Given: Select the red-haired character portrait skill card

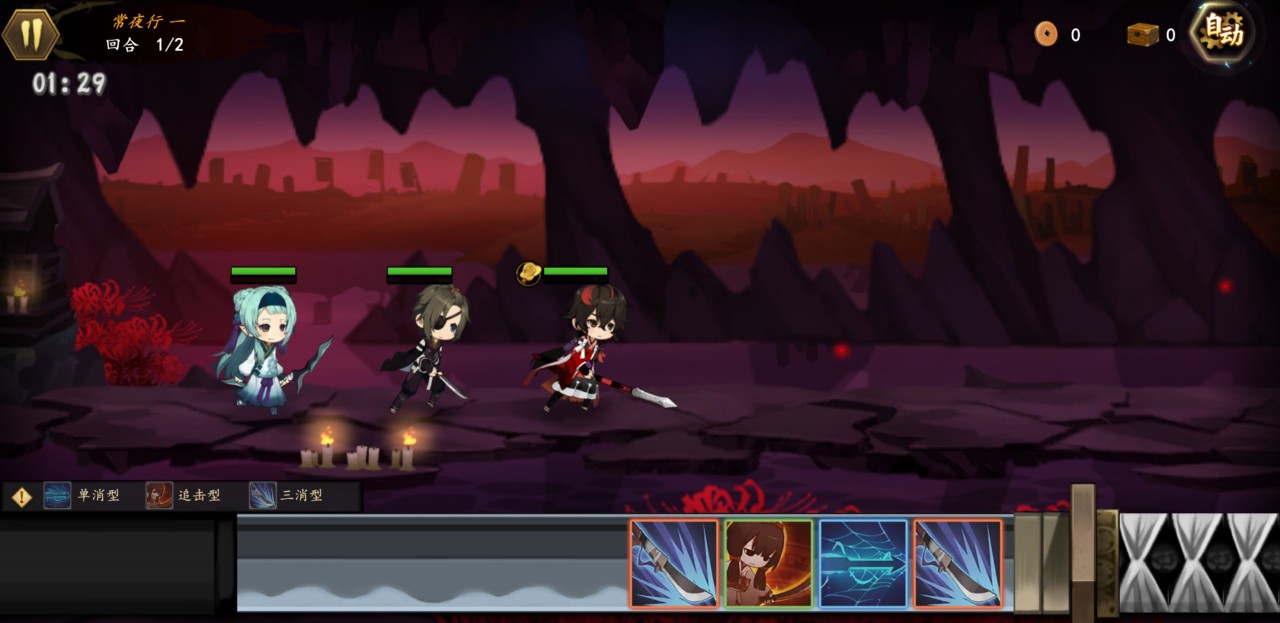Looking at the screenshot, I should click(x=768, y=563).
